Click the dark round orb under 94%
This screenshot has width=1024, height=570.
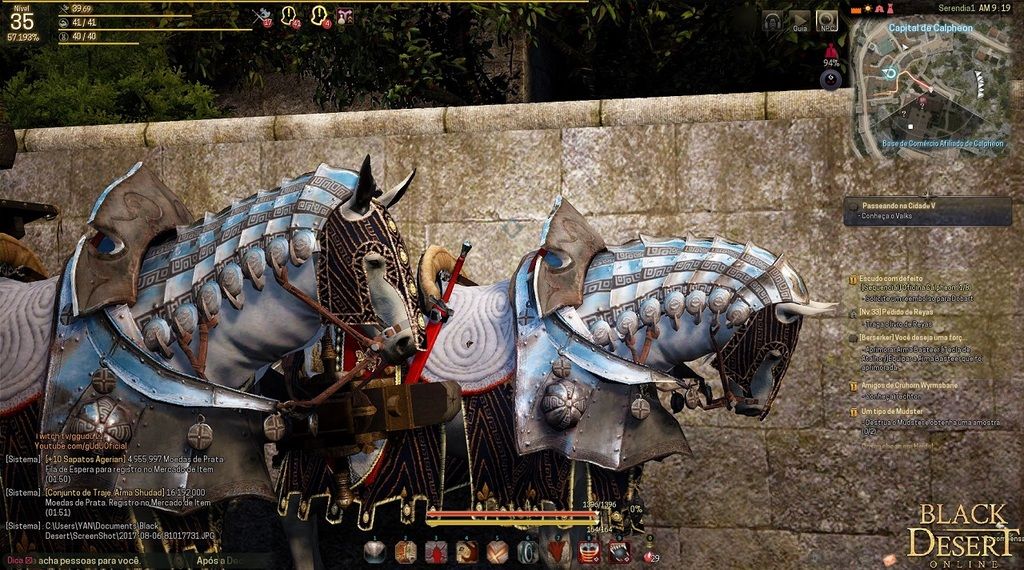[x=830, y=79]
